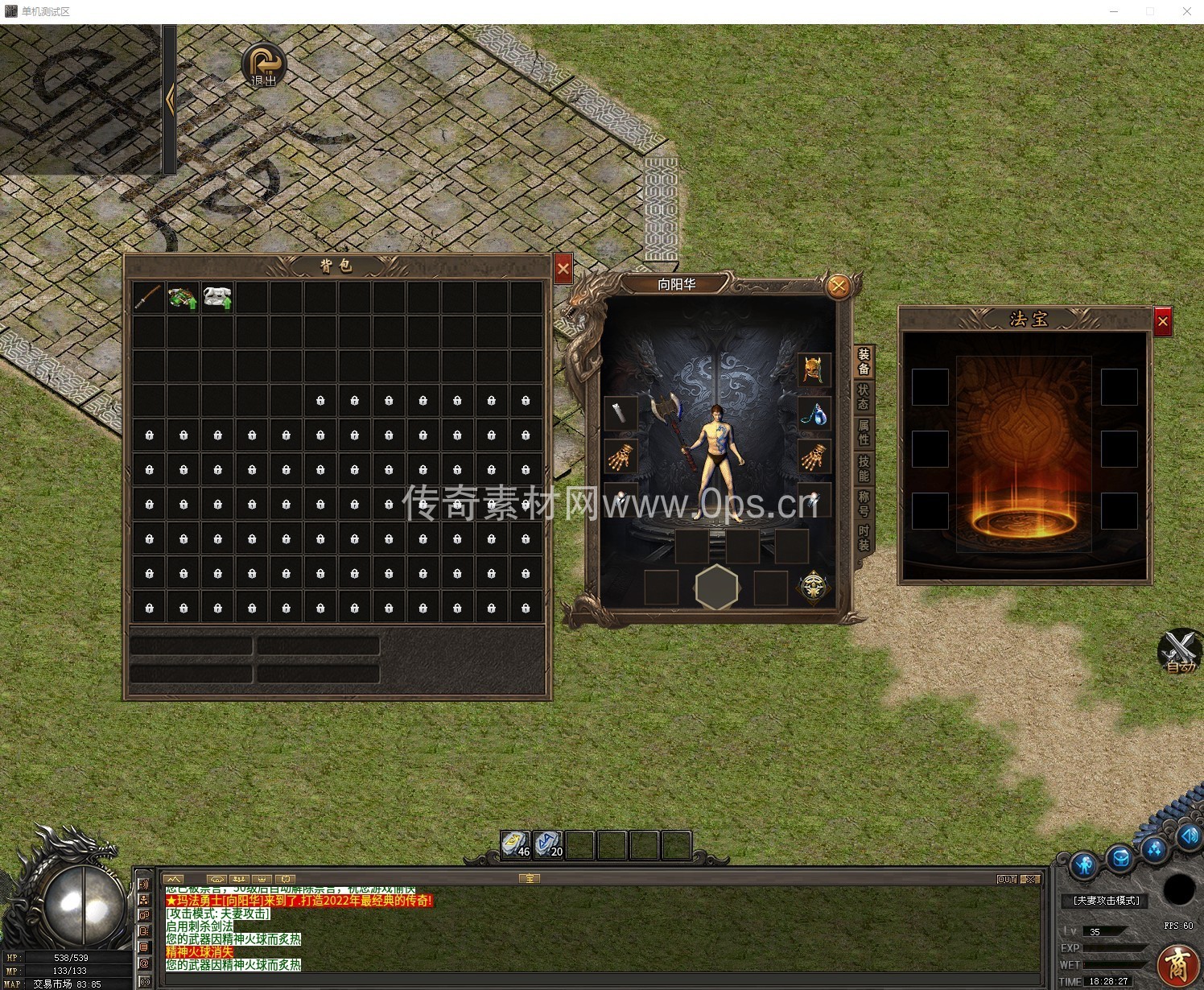Select the white armor item in backpack

217,298
